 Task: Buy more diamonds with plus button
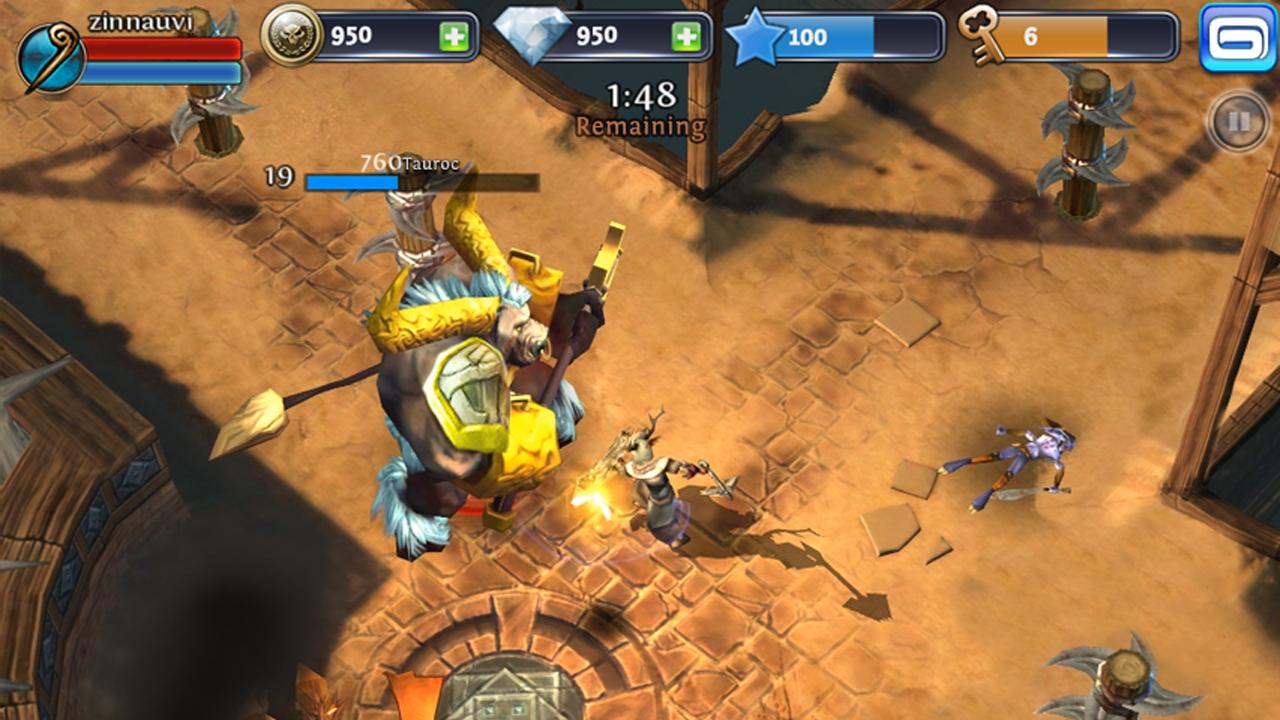coord(686,37)
